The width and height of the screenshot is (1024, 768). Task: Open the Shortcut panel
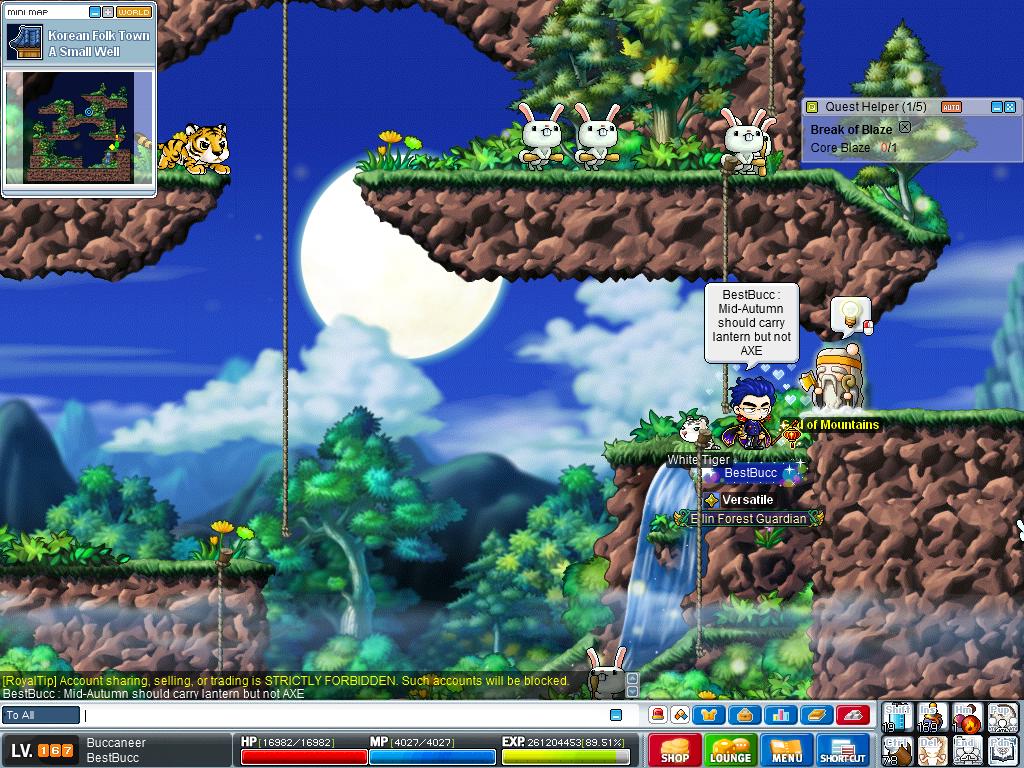842,750
